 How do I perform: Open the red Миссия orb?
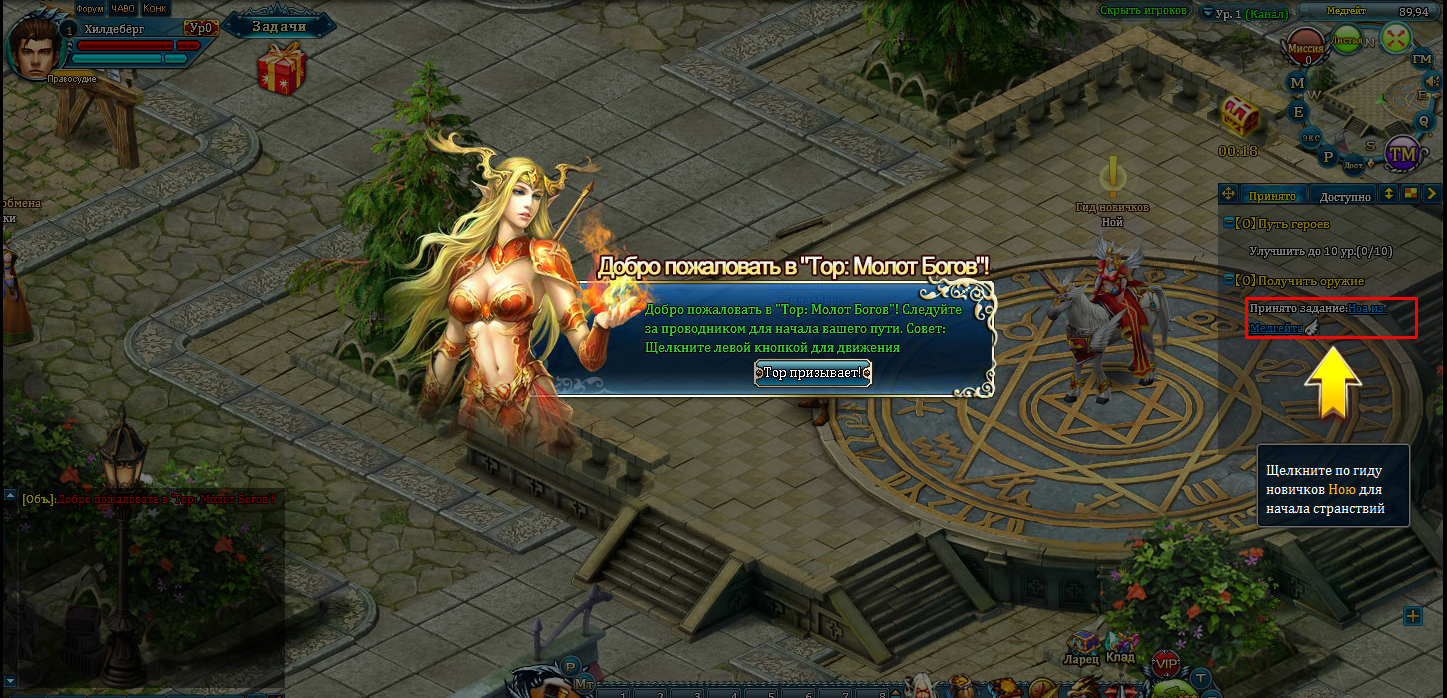(1306, 49)
